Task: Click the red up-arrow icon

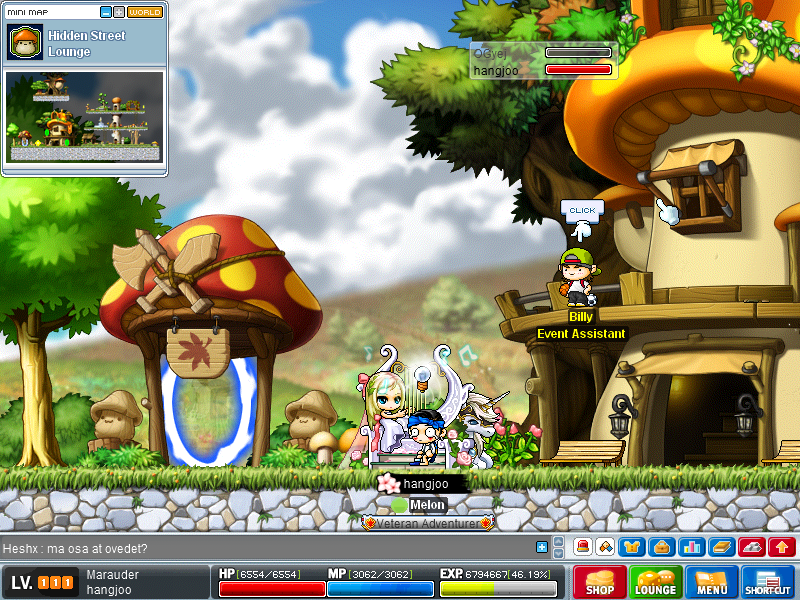Action: 782,547
